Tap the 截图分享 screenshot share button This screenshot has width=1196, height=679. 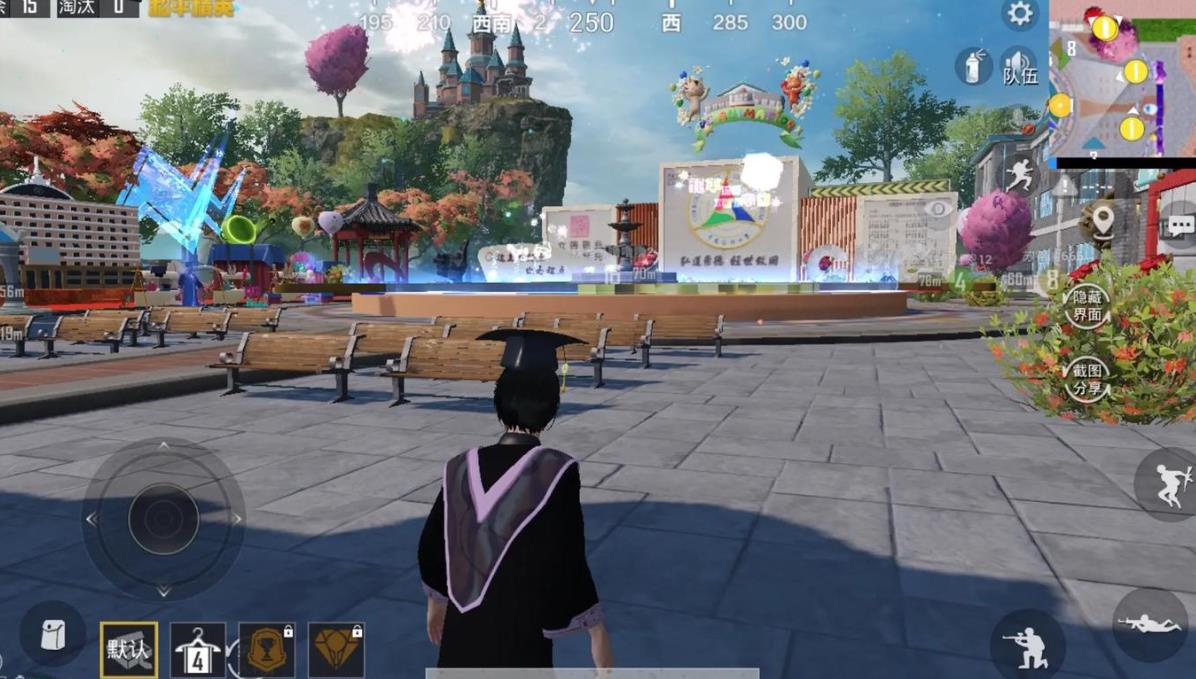click(1087, 380)
